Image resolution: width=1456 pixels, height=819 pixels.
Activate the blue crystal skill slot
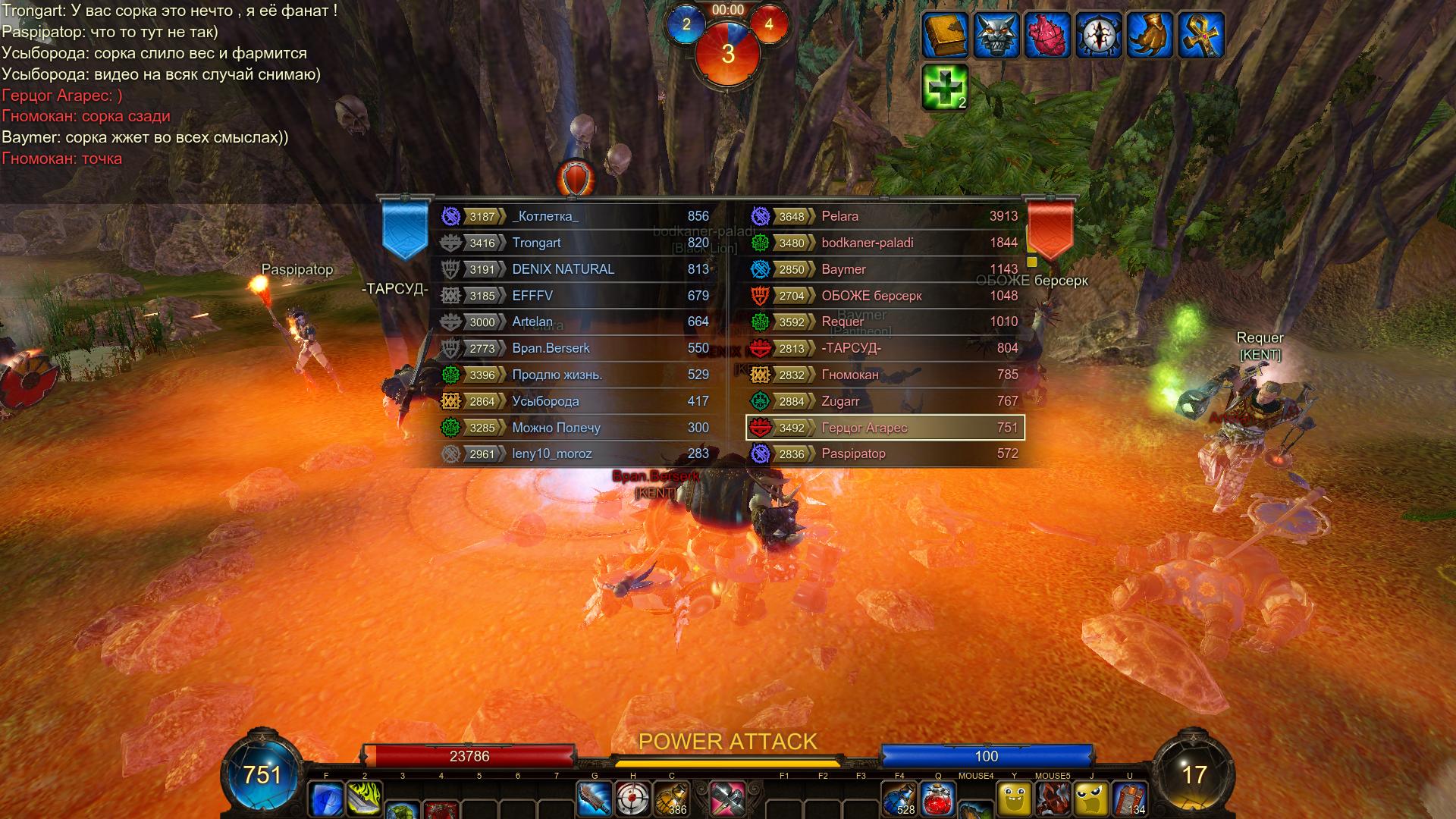[326, 799]
